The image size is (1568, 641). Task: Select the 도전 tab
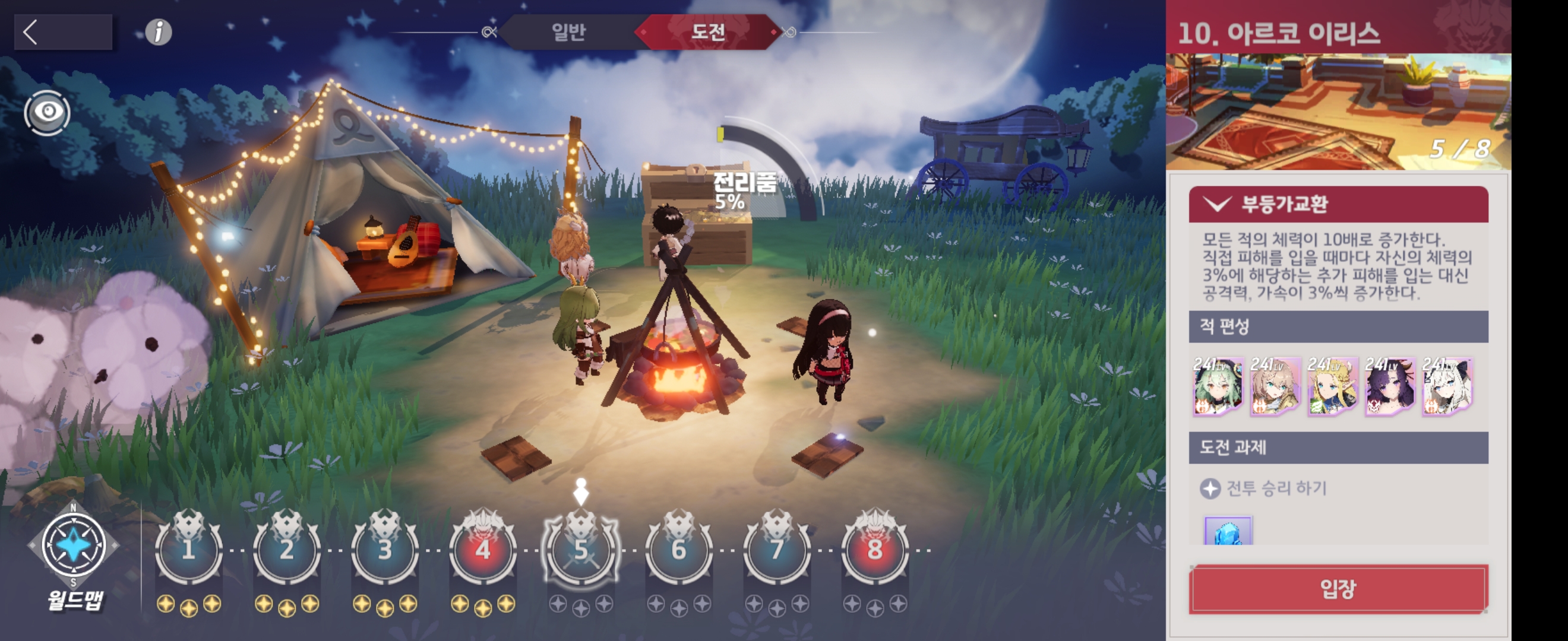[x=708, y=31]
